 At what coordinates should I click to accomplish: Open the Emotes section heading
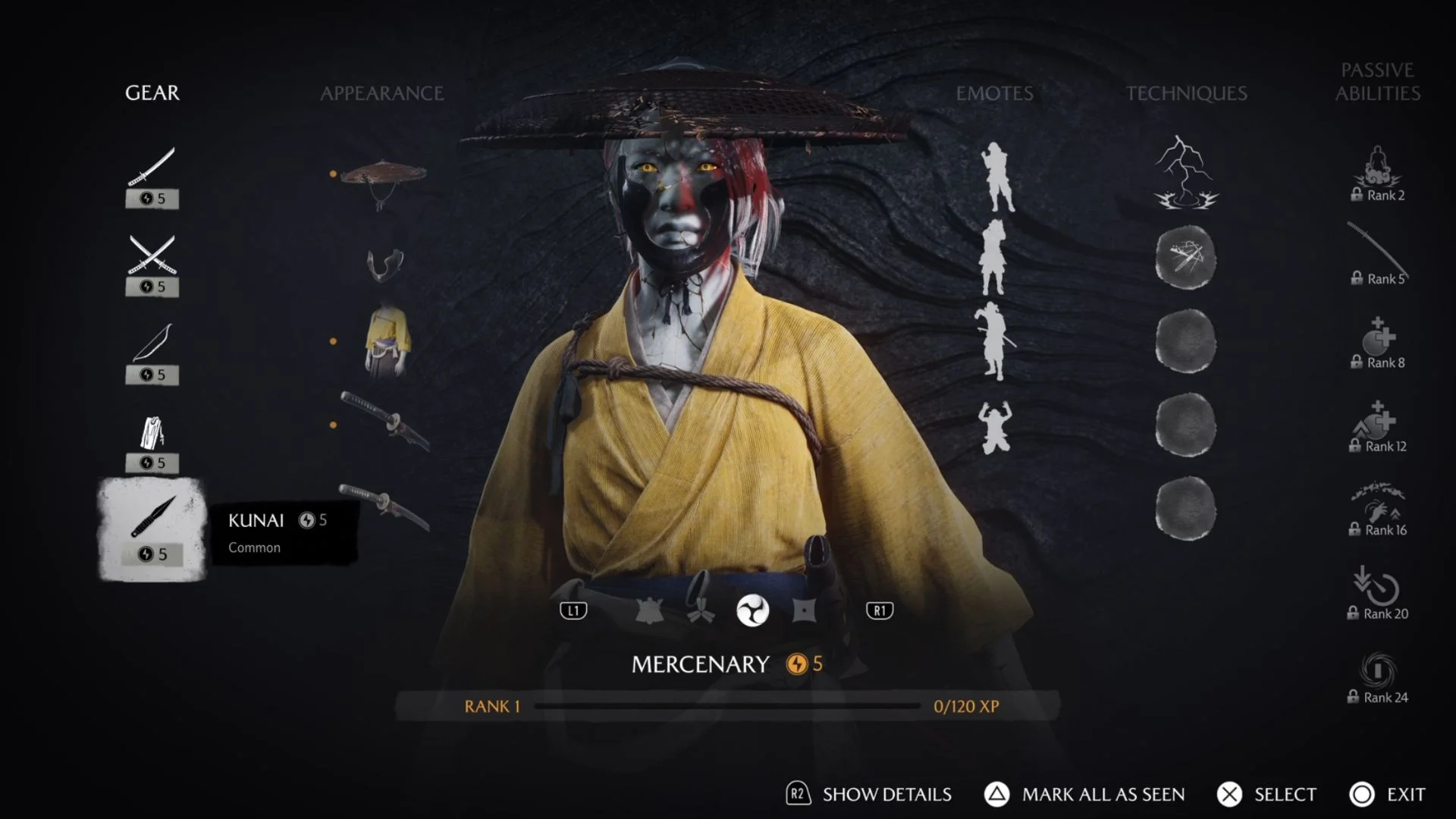pos(994,93)
